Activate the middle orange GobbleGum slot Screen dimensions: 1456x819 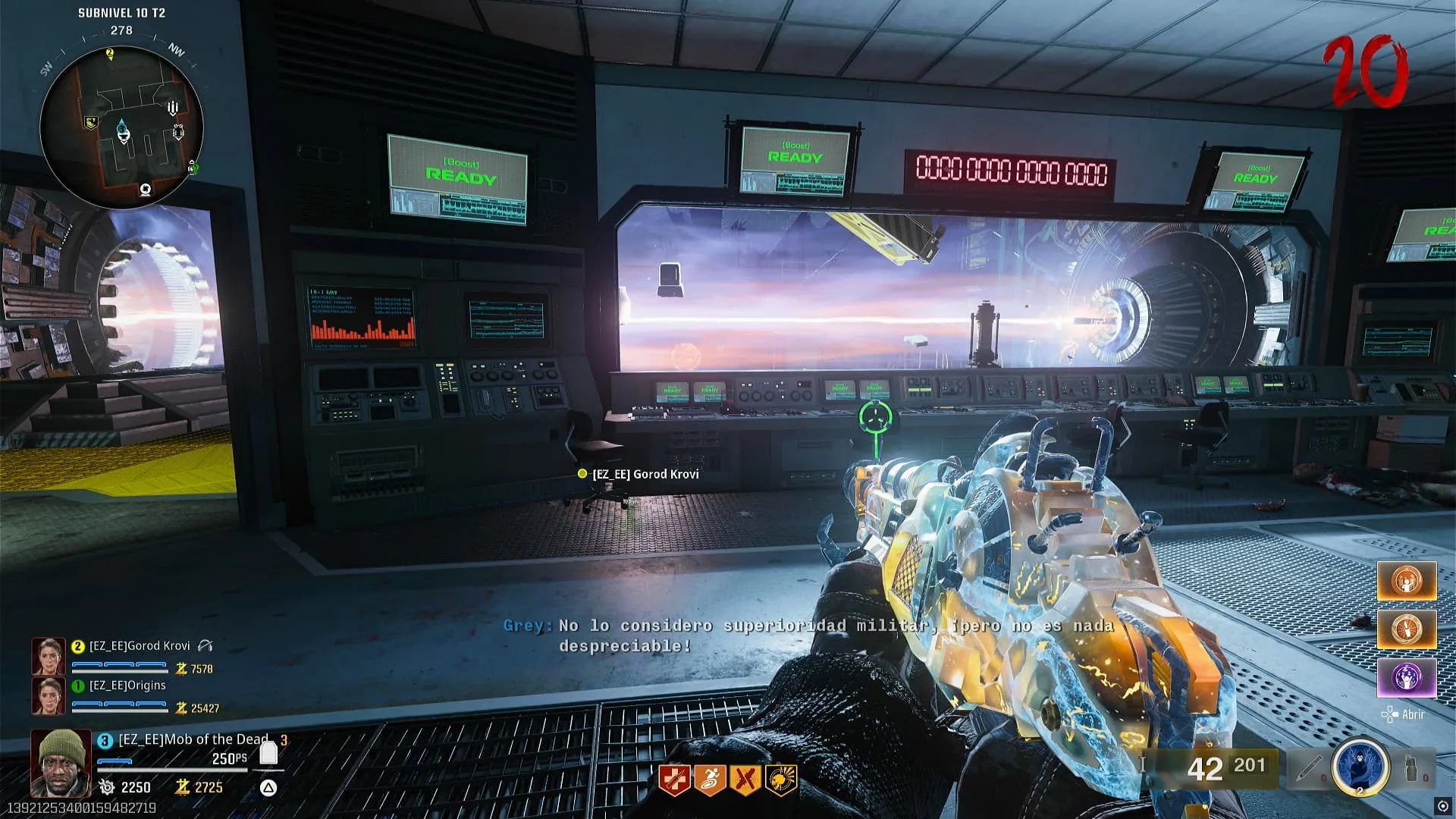[1407, 629]
